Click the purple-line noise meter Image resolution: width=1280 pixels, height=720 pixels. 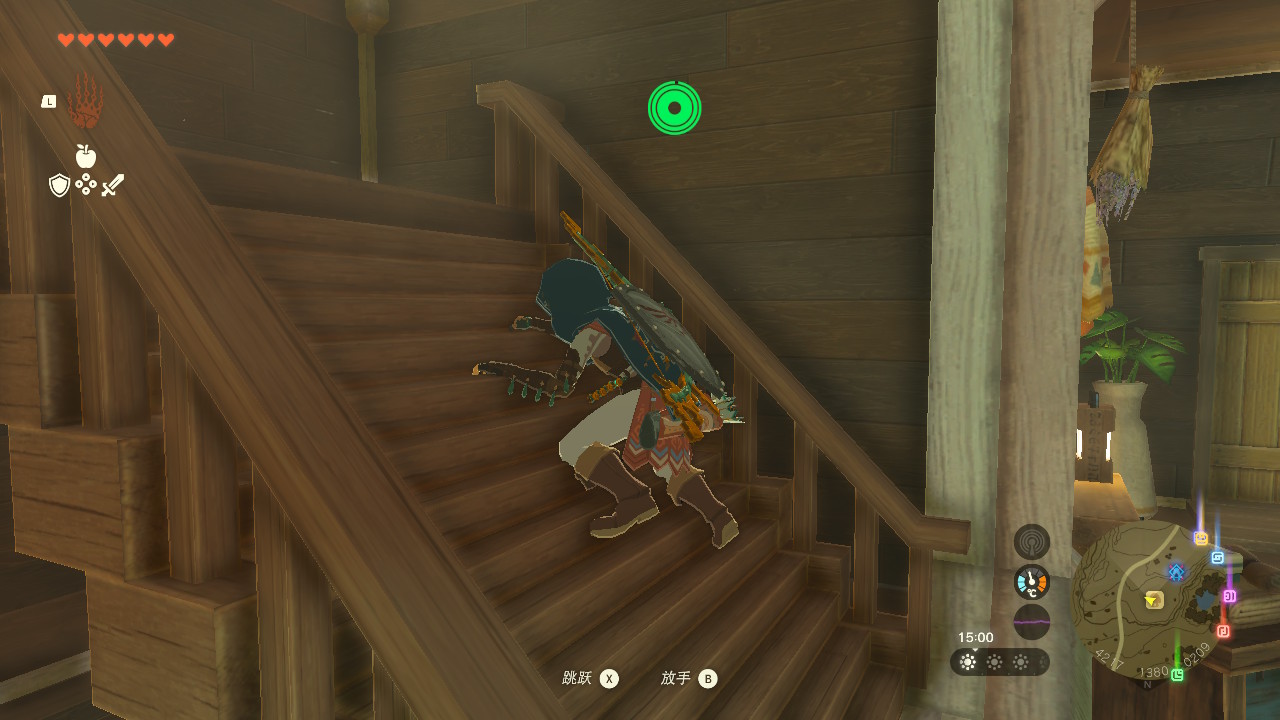[1032, 621]
